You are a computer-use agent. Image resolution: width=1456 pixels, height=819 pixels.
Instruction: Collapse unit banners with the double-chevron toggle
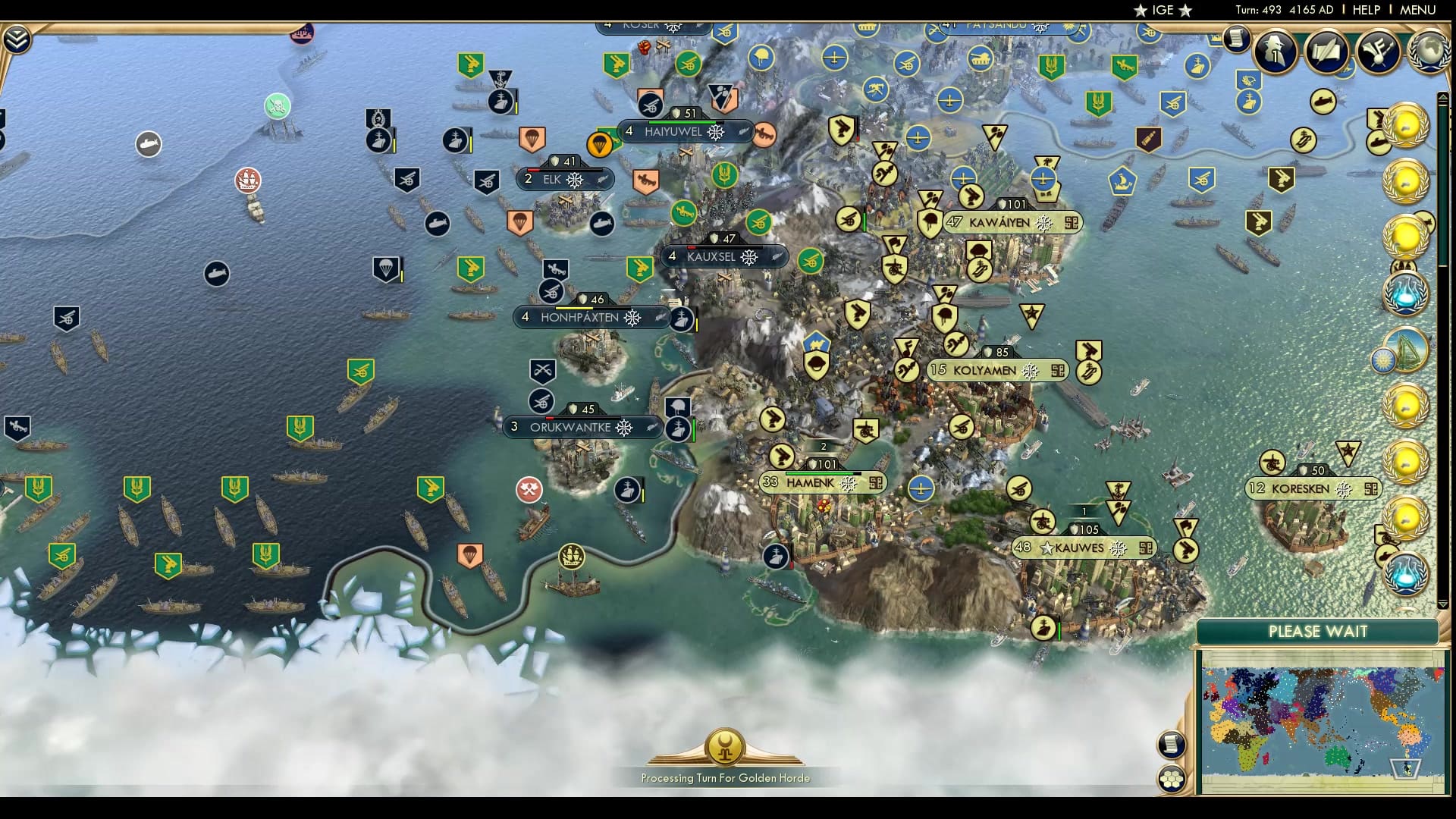(x=17, y=38)
